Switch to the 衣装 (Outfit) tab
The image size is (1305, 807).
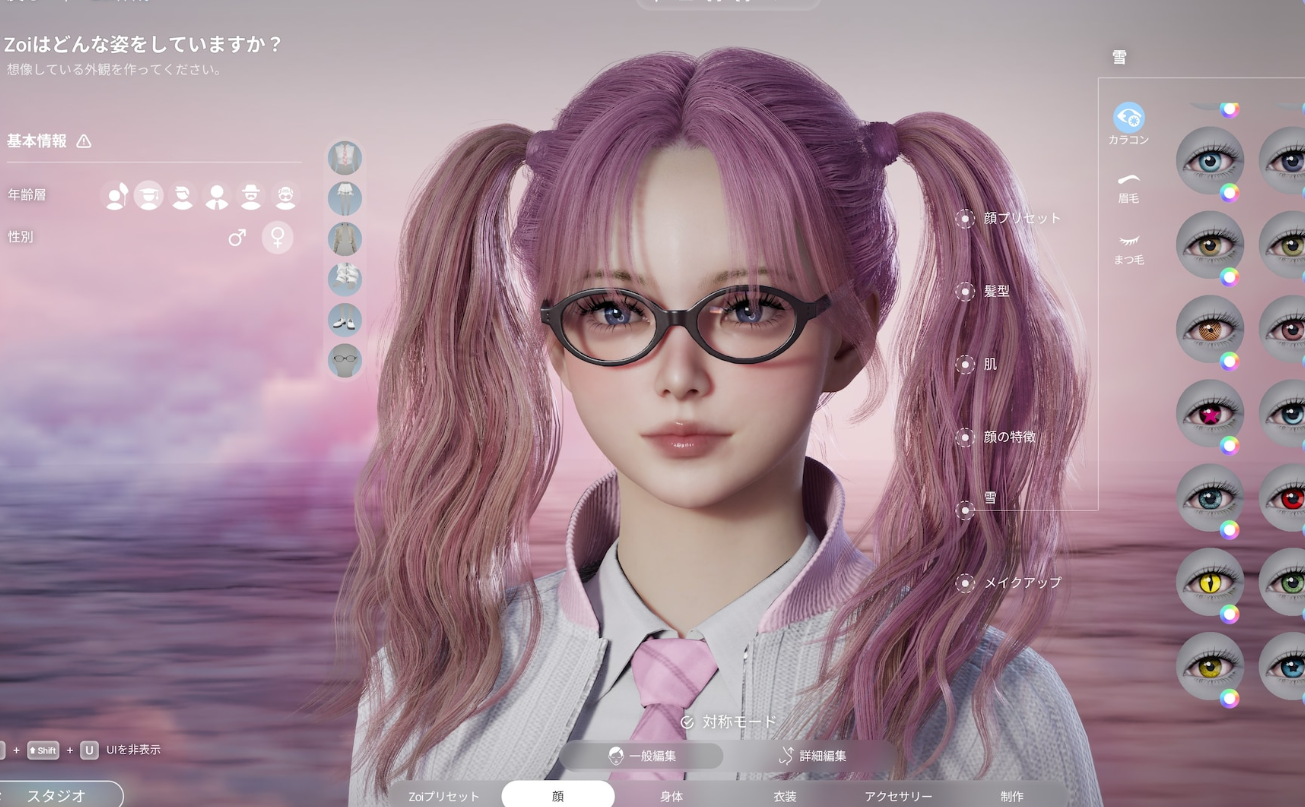pos(785,796)
